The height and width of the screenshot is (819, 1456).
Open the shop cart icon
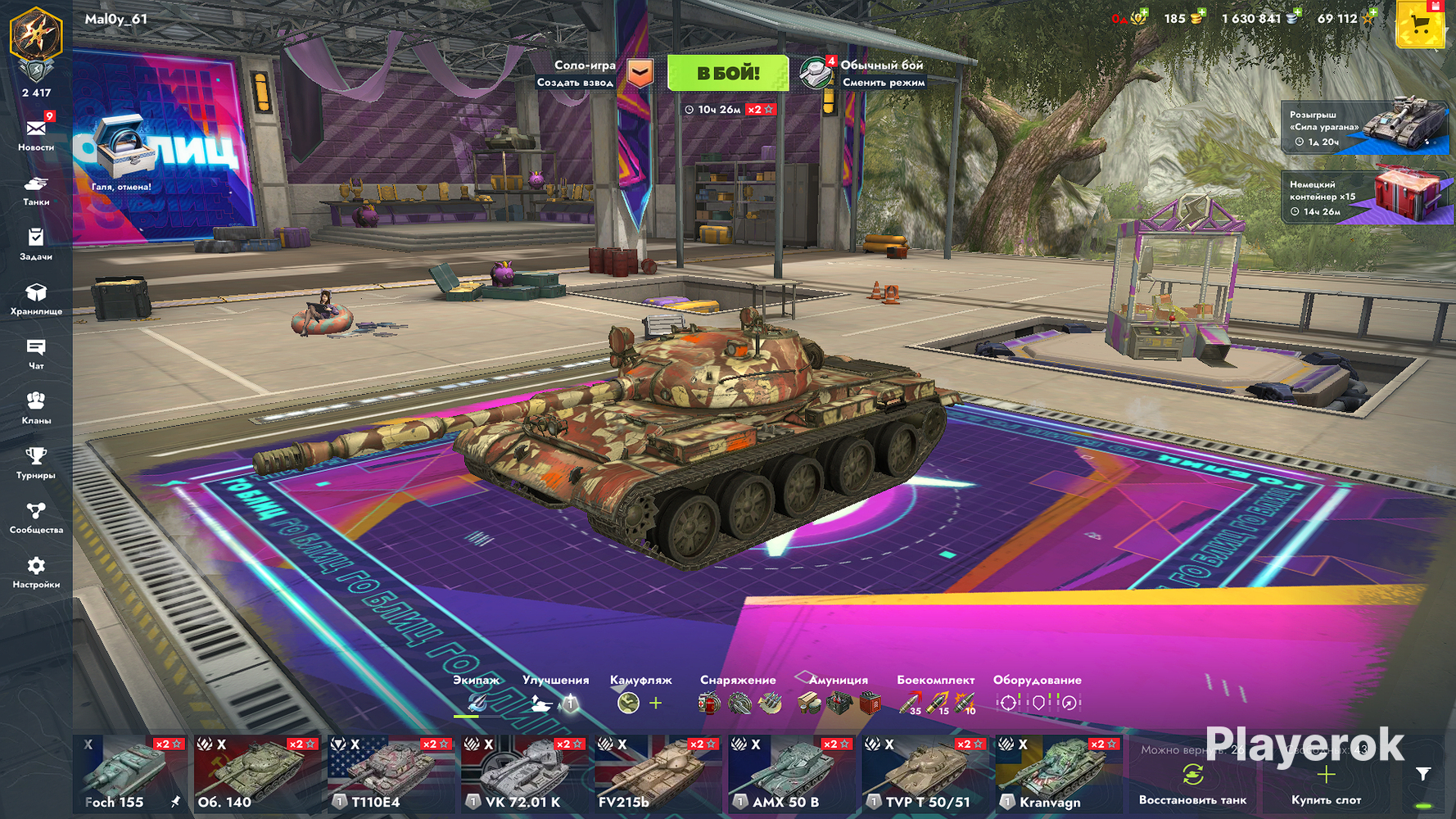tap(1420, 25)
